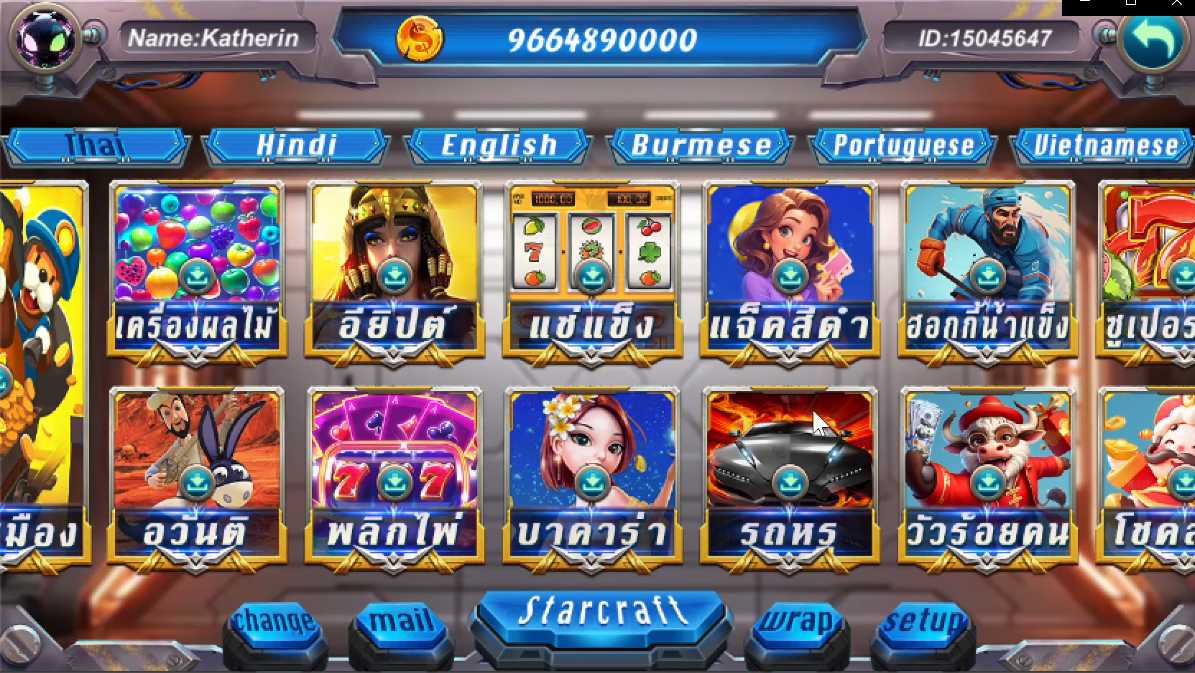Open the setup button
The height and width of the screenshot is (673, 1195).
pos(923,624)
